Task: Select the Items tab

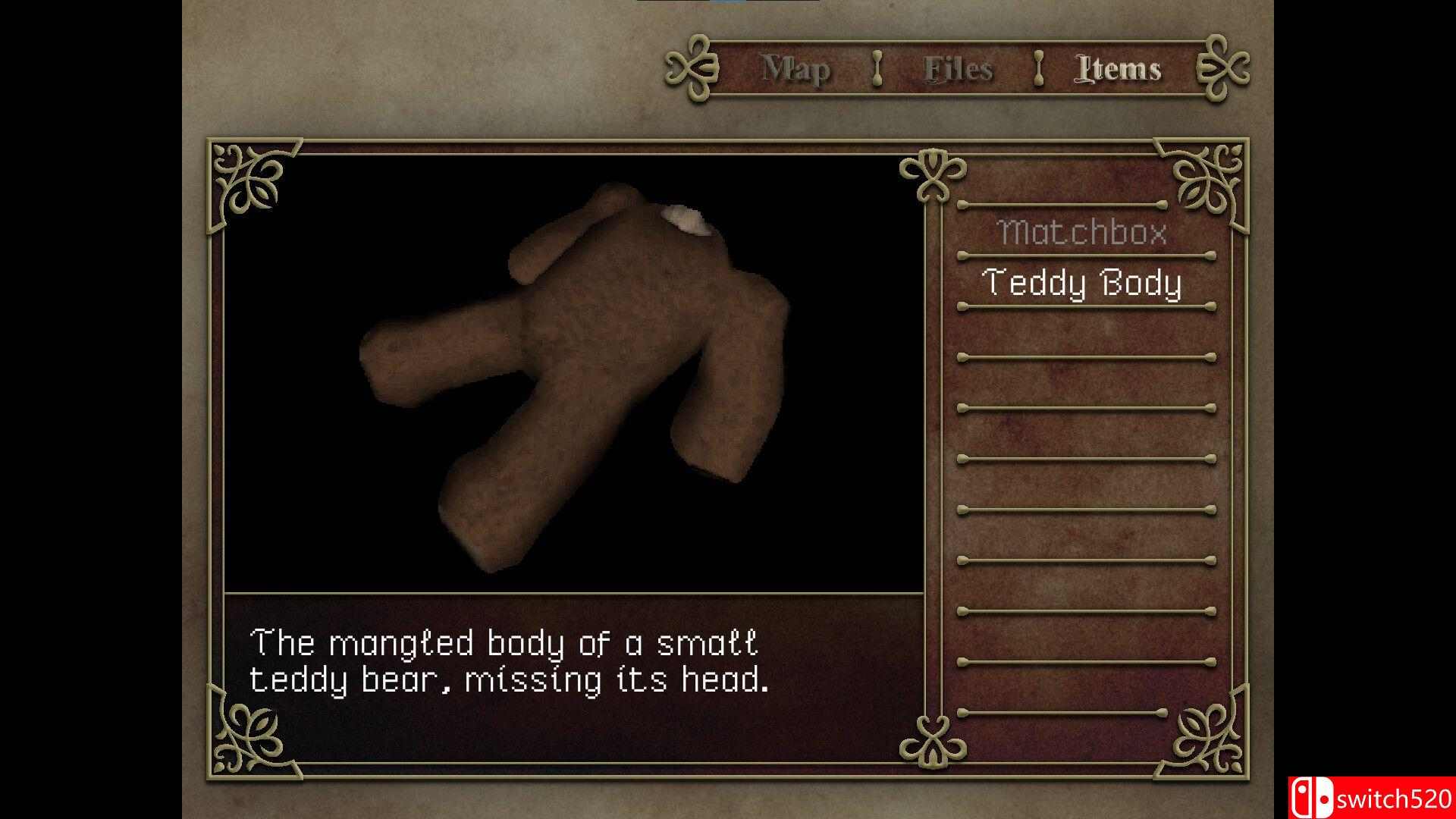Action: (x=1118, y=70)
